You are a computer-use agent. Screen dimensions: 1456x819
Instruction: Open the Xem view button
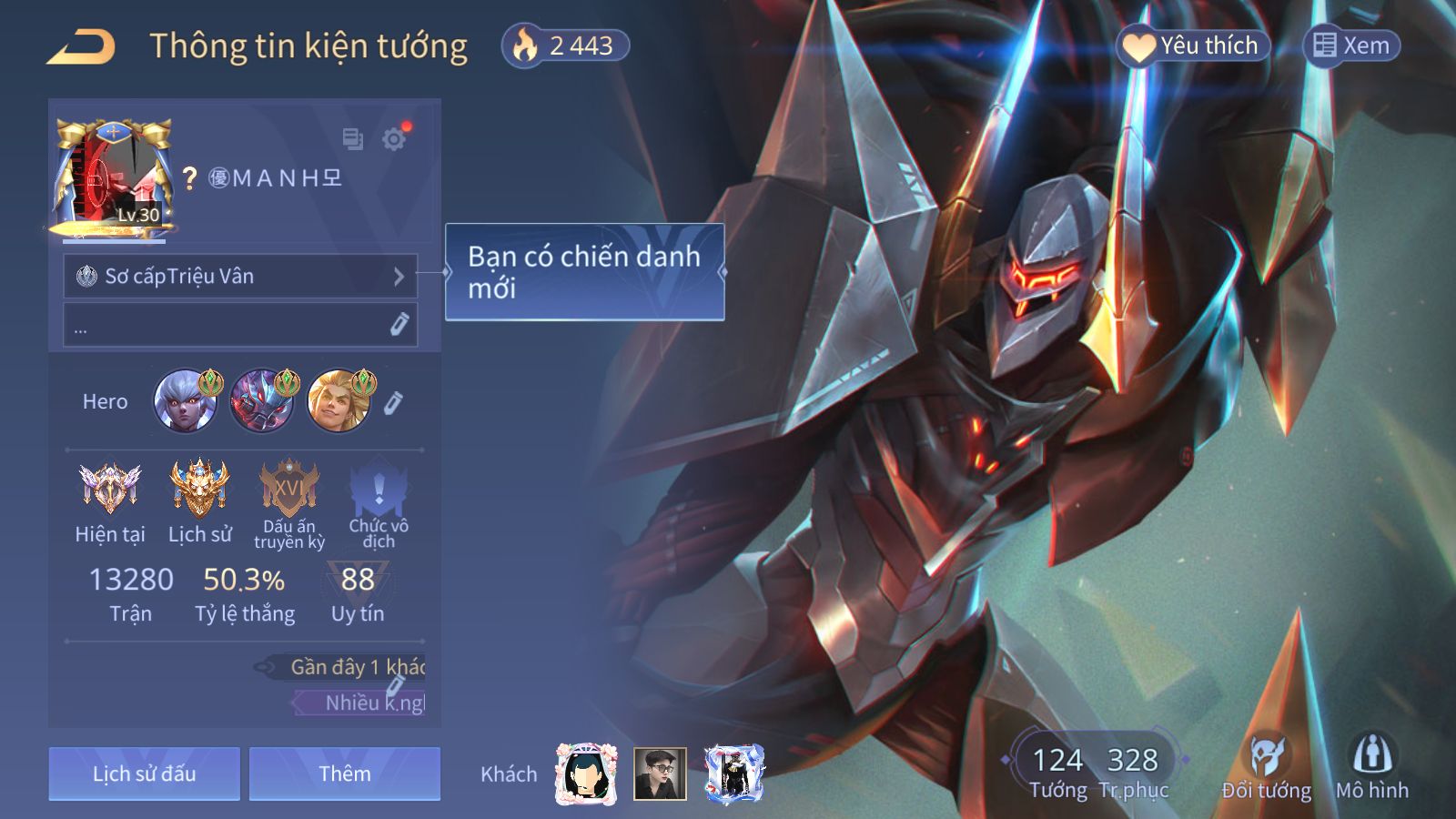click(1351, 45)
